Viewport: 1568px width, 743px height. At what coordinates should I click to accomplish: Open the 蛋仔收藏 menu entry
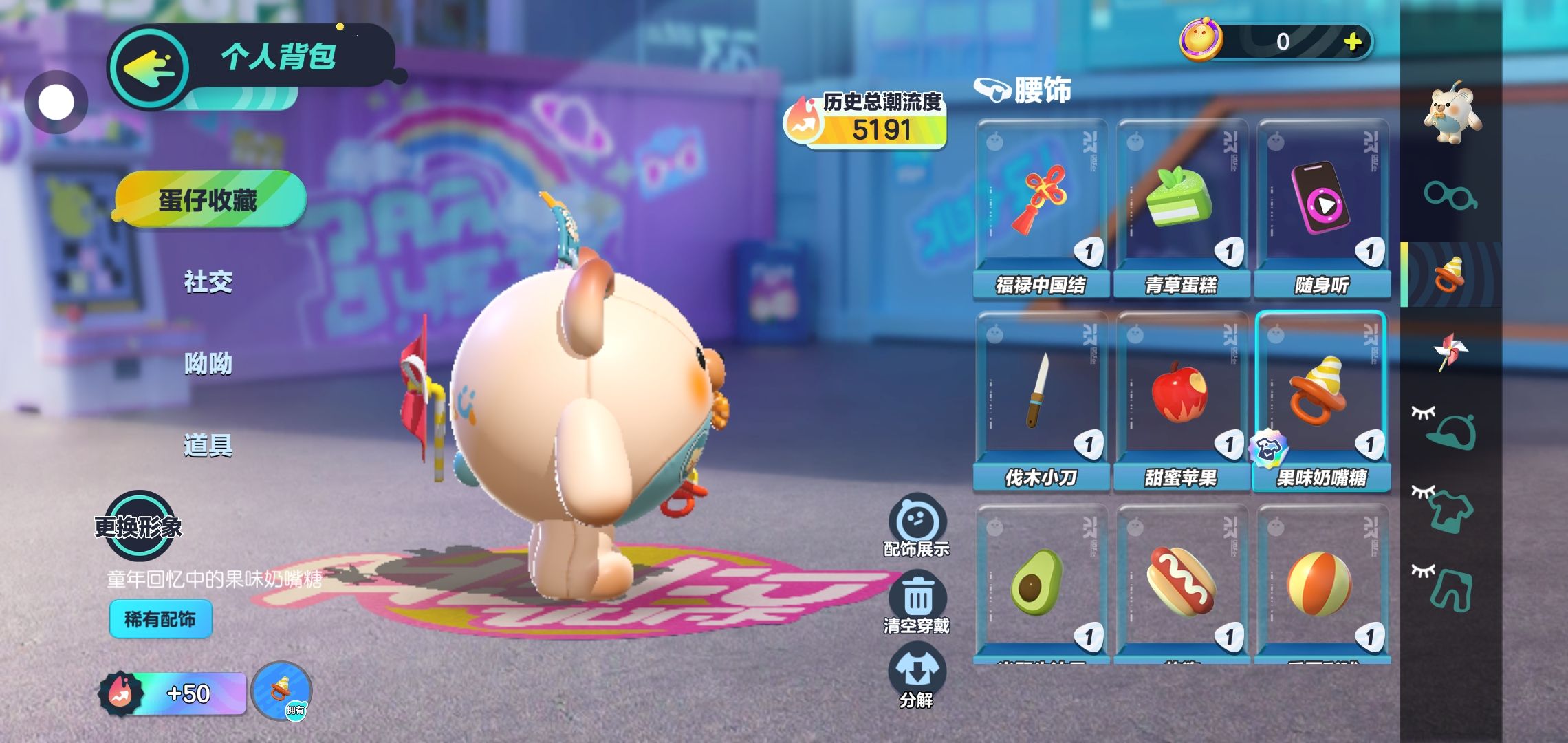click(x=208, y=200)
